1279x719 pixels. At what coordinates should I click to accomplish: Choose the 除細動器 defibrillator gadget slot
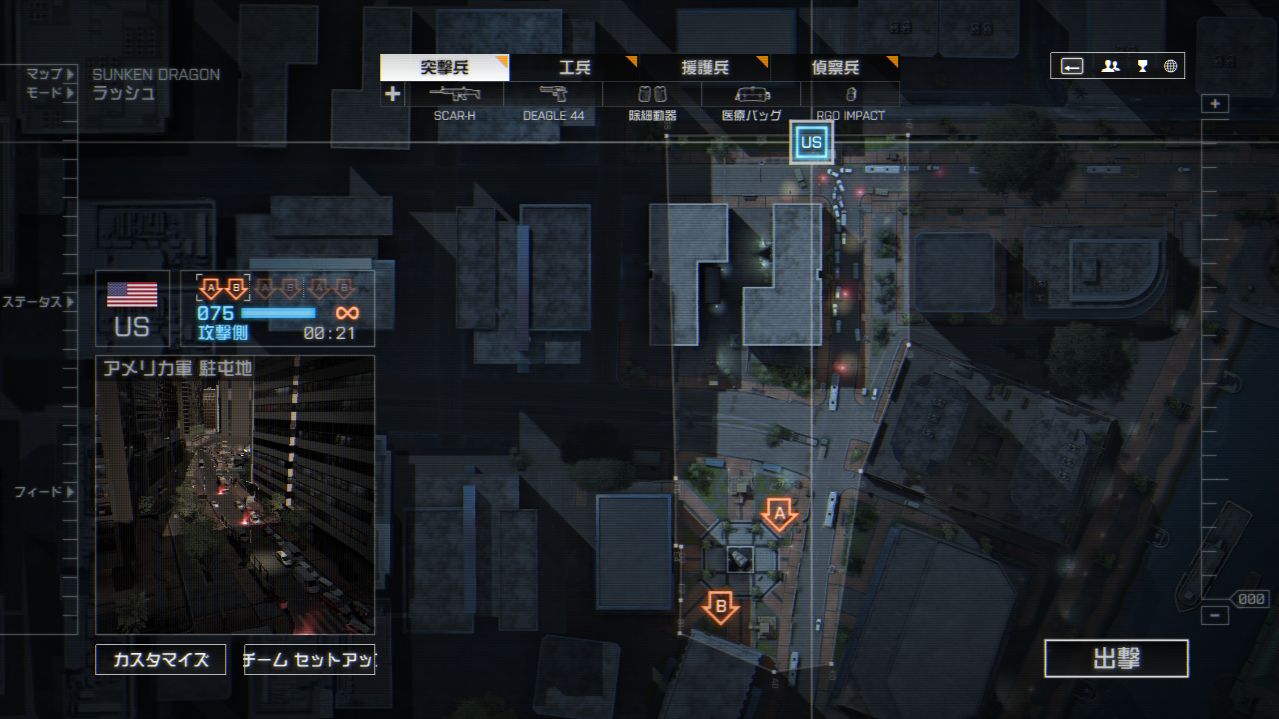click(x=652, y=95)
